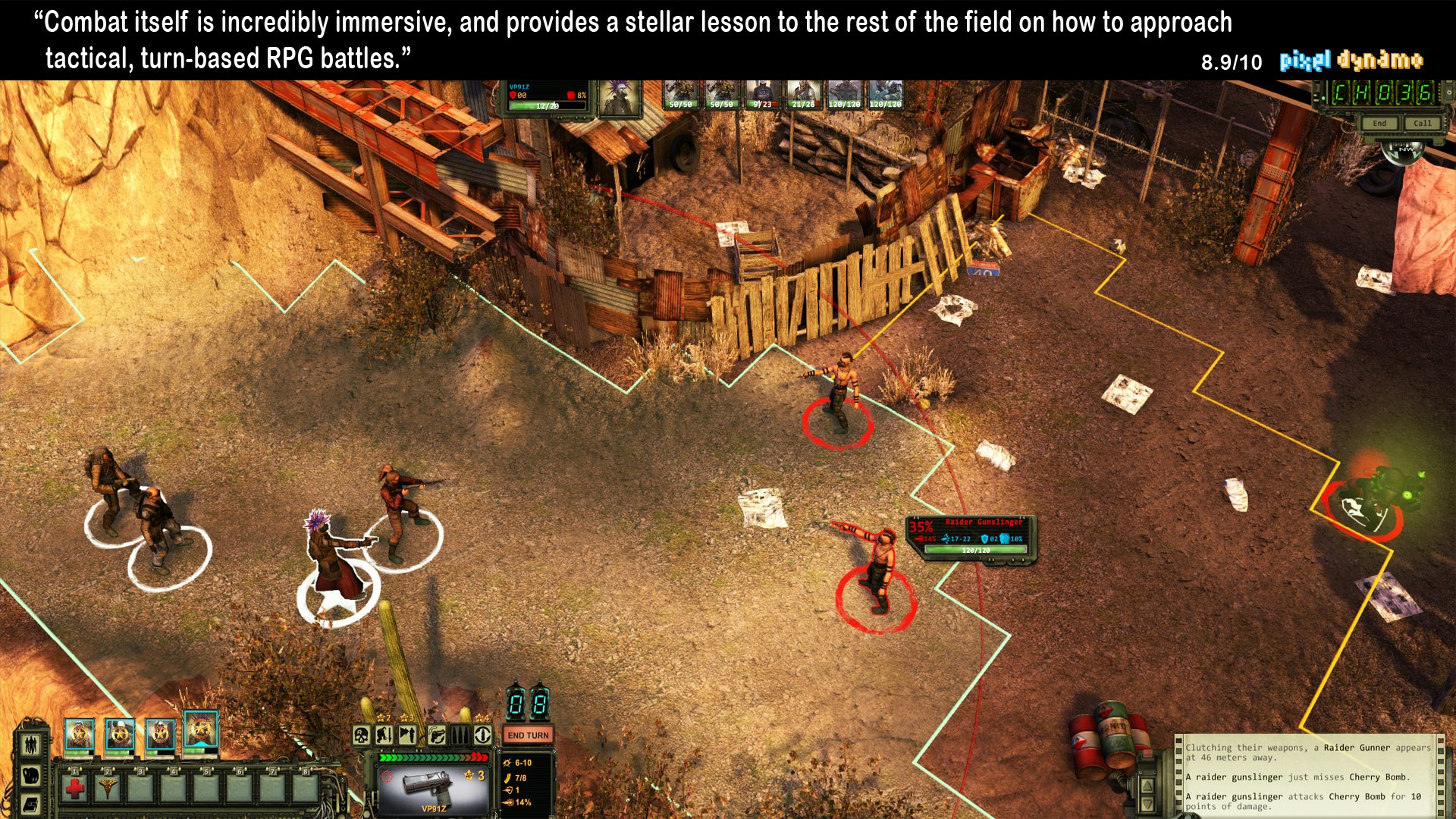Select the purple-mohawk ranger portrait in the party bar

tap(200, 731)
